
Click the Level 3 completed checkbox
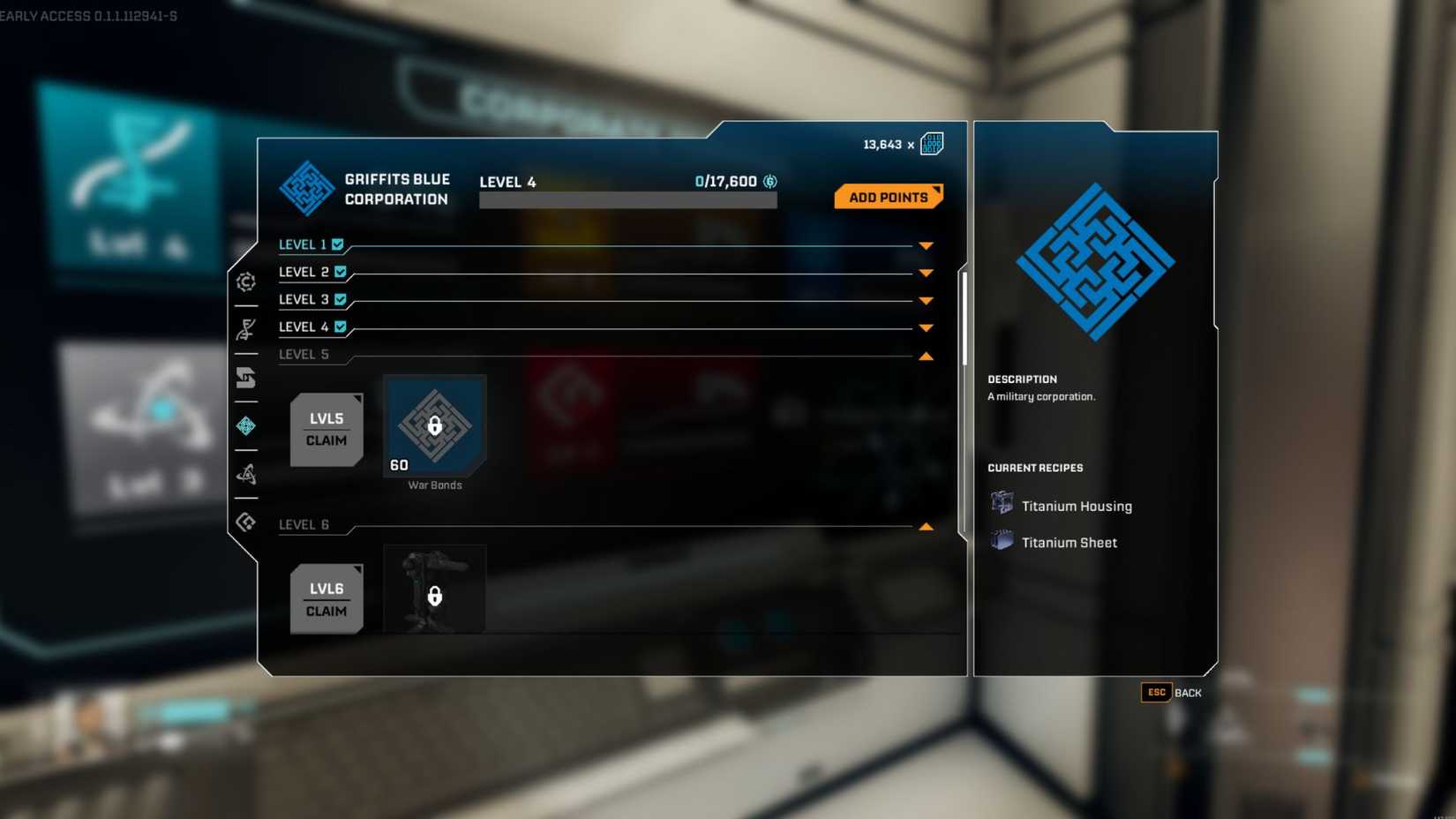point(341,299)
